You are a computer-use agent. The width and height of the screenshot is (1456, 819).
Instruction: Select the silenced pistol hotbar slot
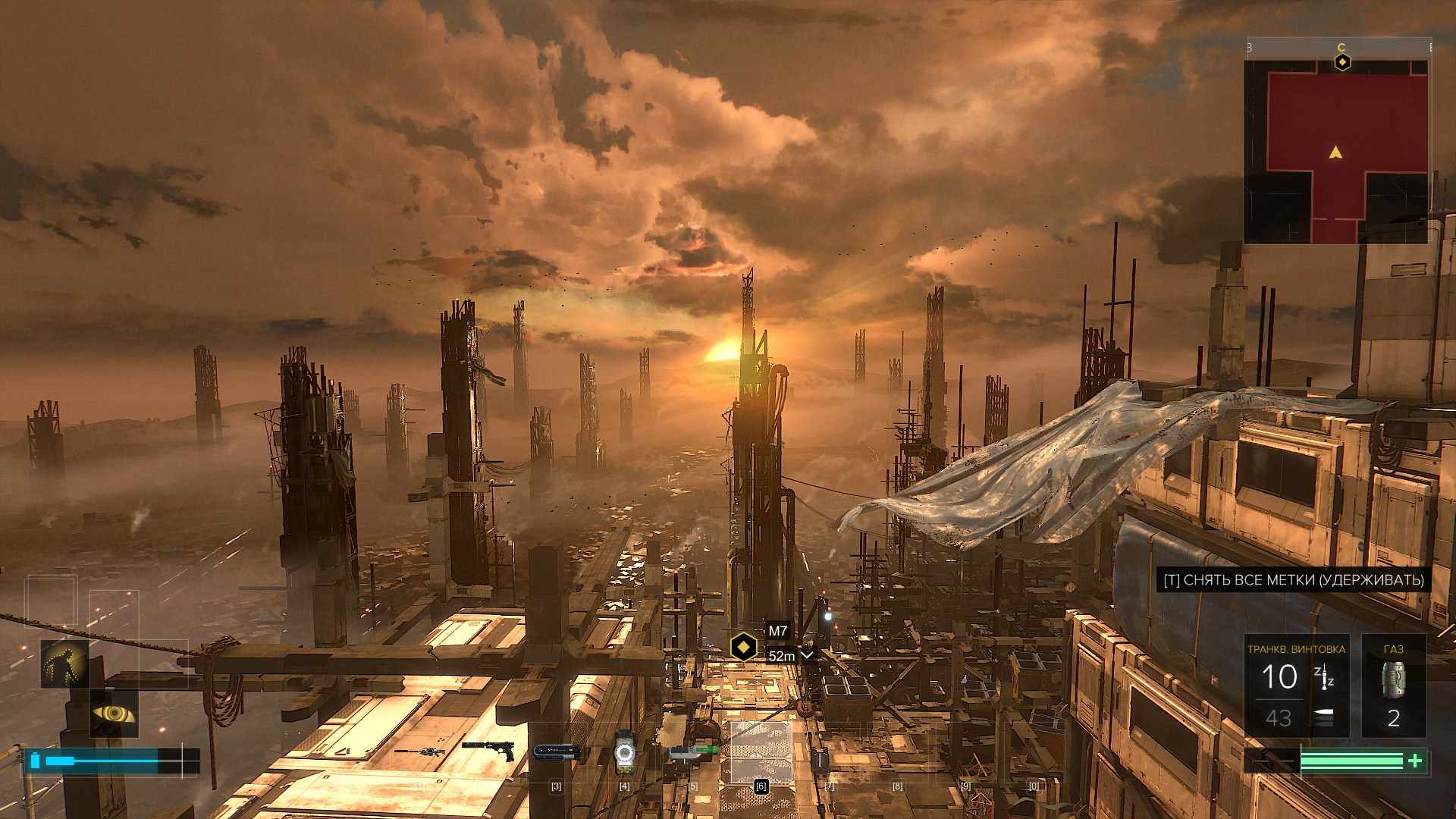[x=488, y=750]
